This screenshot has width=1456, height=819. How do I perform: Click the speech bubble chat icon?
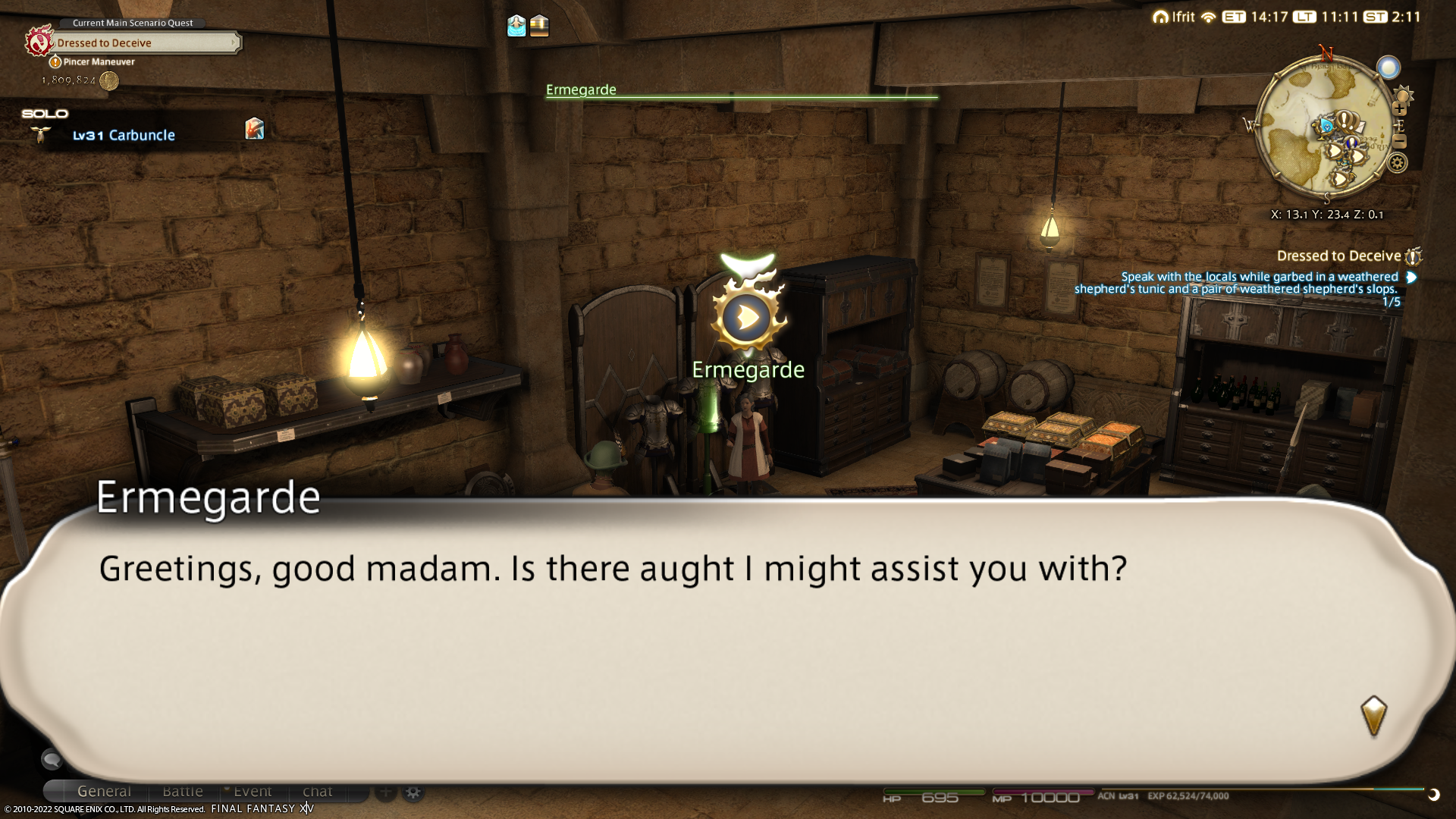coord(52,758)
